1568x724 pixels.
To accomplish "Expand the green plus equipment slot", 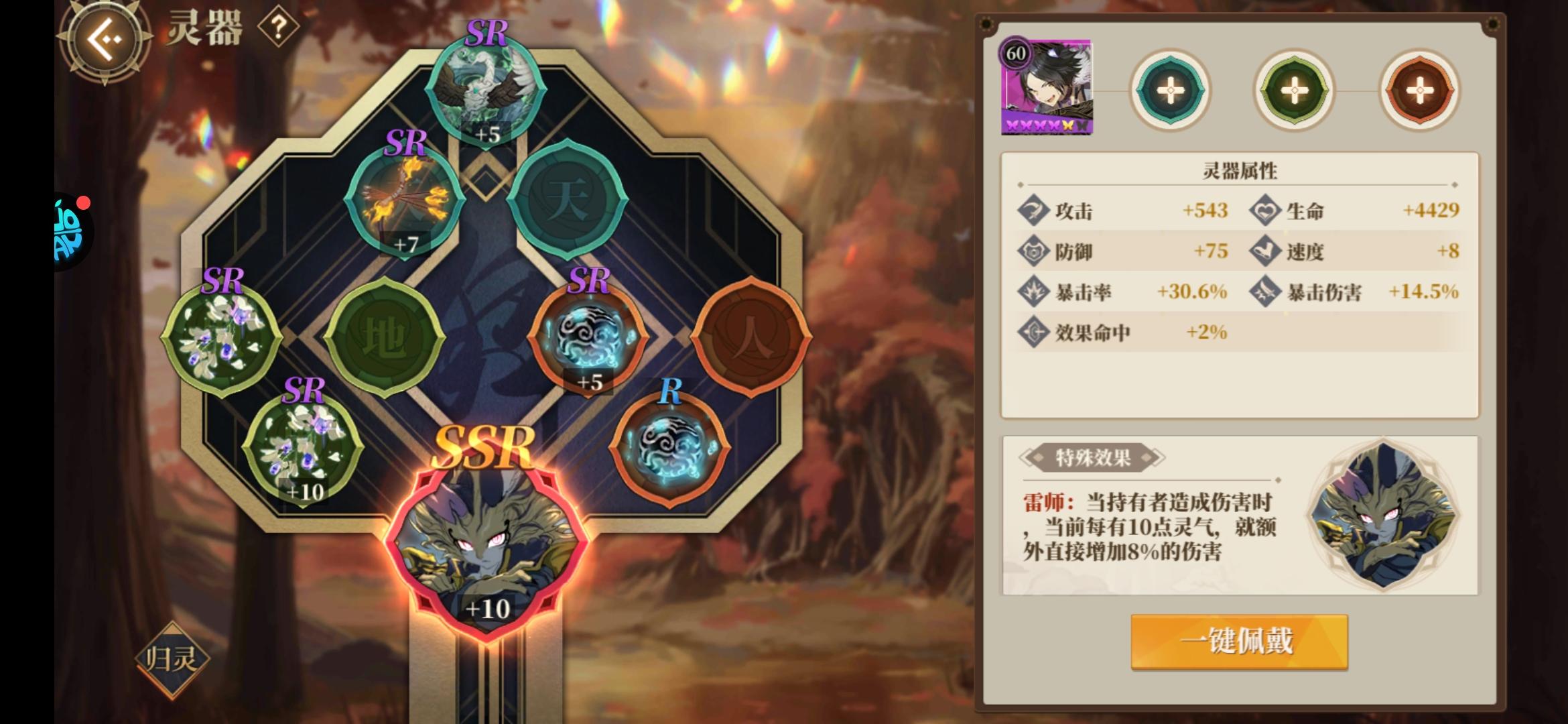I will tap(1293, 89).
